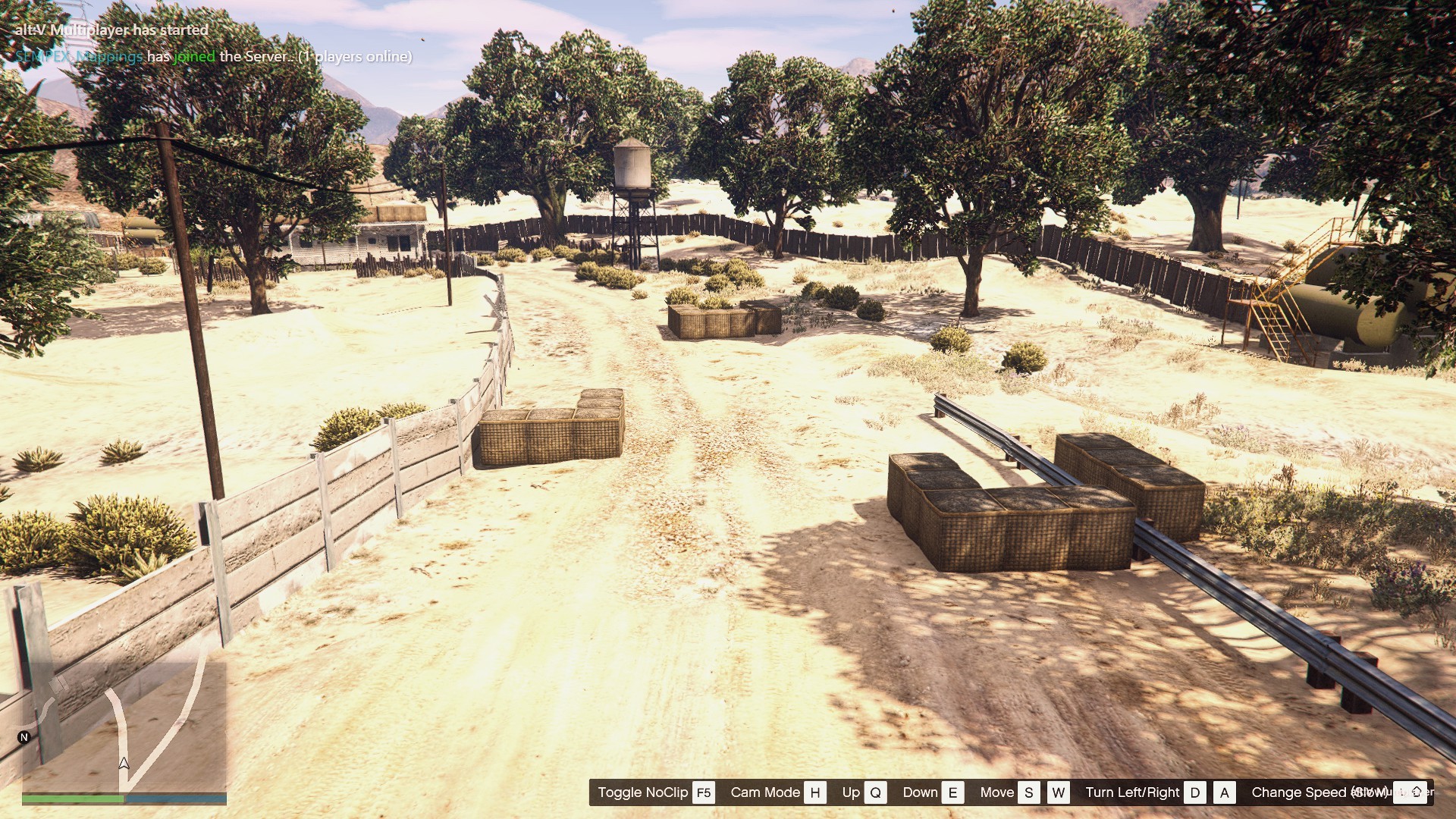This screenshot has width=1456, height=819.
Task: Click the server join message in chat
Action: pos(214,57)
